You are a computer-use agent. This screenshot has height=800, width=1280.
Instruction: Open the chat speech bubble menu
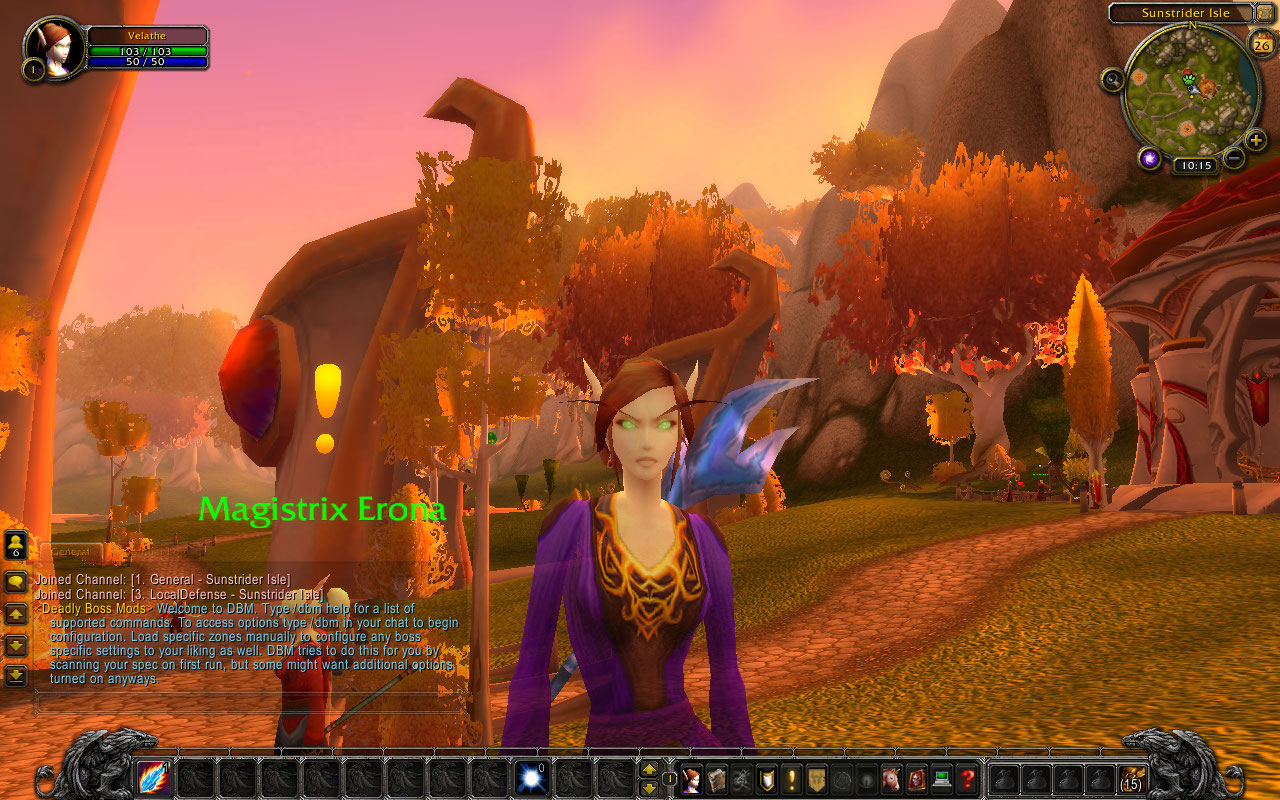(x=16, y=582)
